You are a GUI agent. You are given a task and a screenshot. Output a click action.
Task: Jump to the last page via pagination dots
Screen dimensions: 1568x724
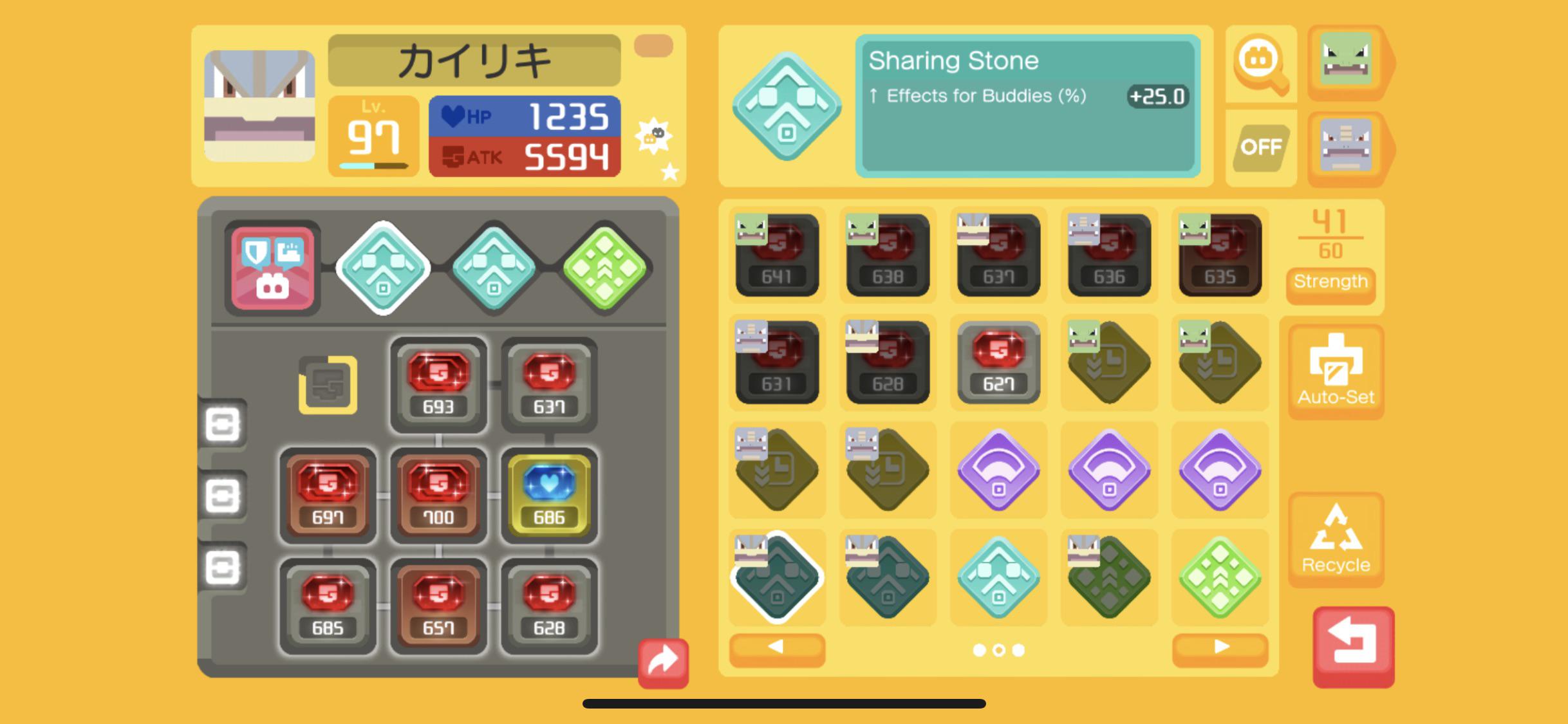(x=1017, y=650)
